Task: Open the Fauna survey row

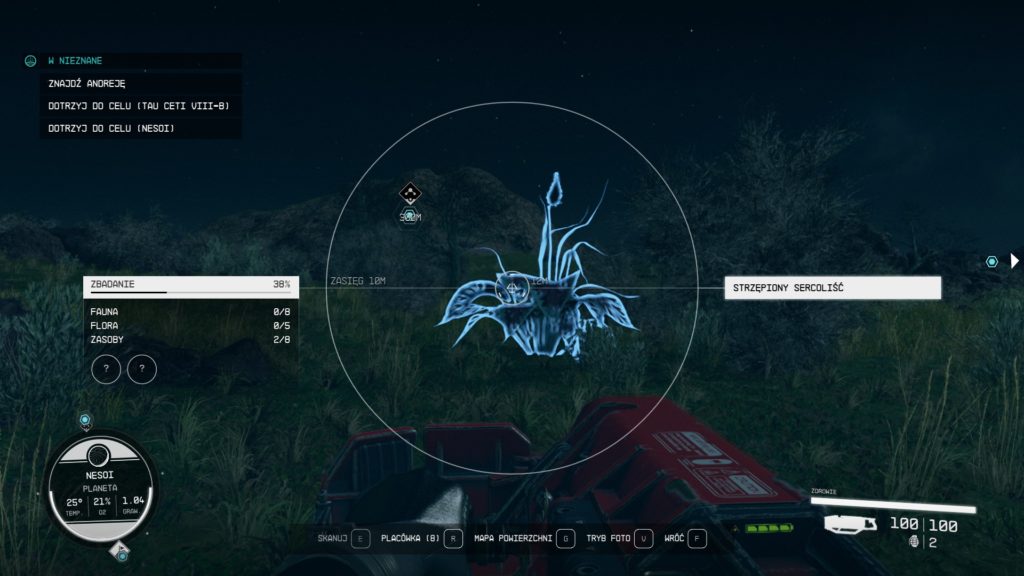Action: click(x=190, y=312)
